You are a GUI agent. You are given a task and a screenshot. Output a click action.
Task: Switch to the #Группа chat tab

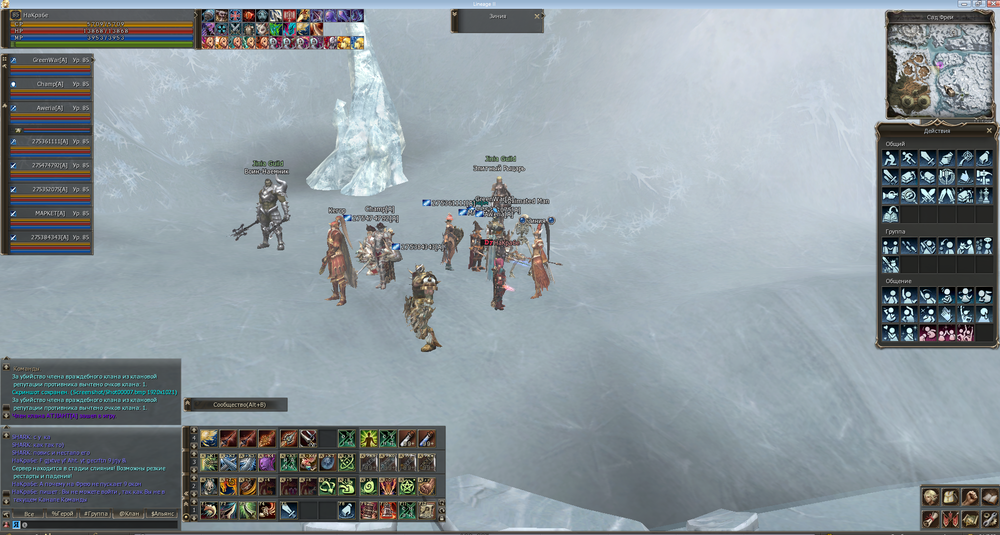coord(95,514)
